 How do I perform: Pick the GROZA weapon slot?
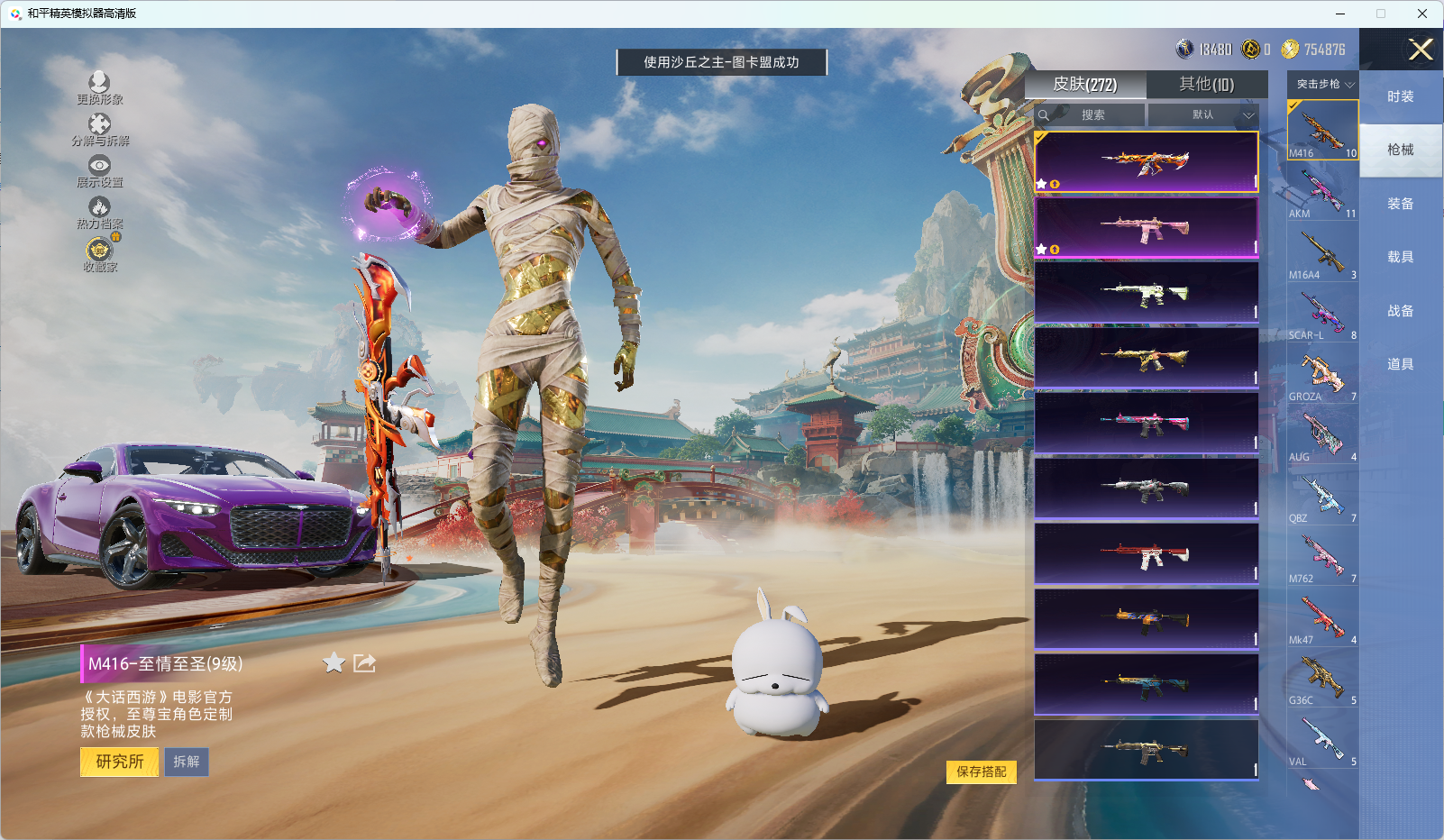(1322, 375)
